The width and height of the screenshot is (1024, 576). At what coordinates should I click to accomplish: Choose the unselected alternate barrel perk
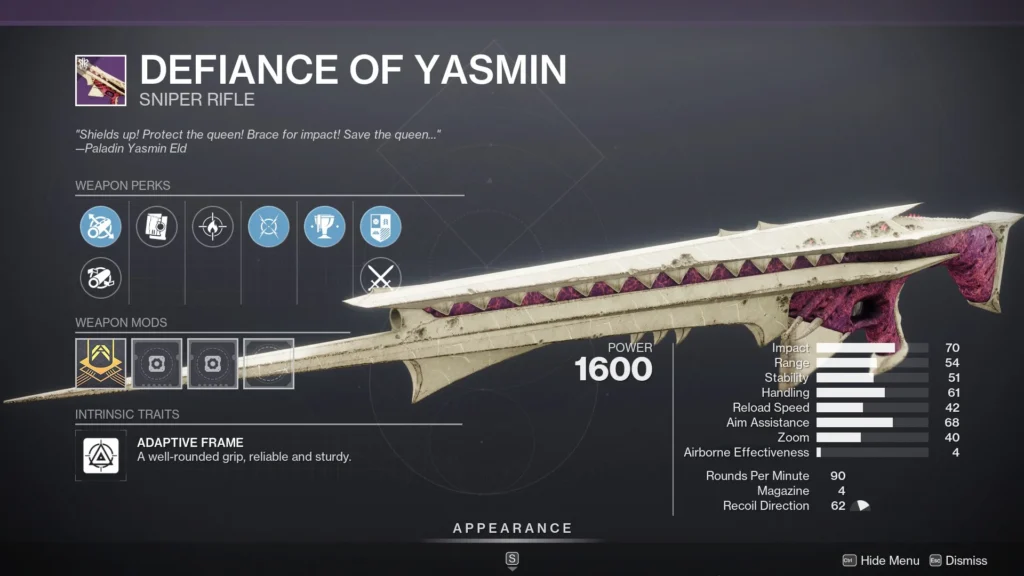(x=100, y=278)
